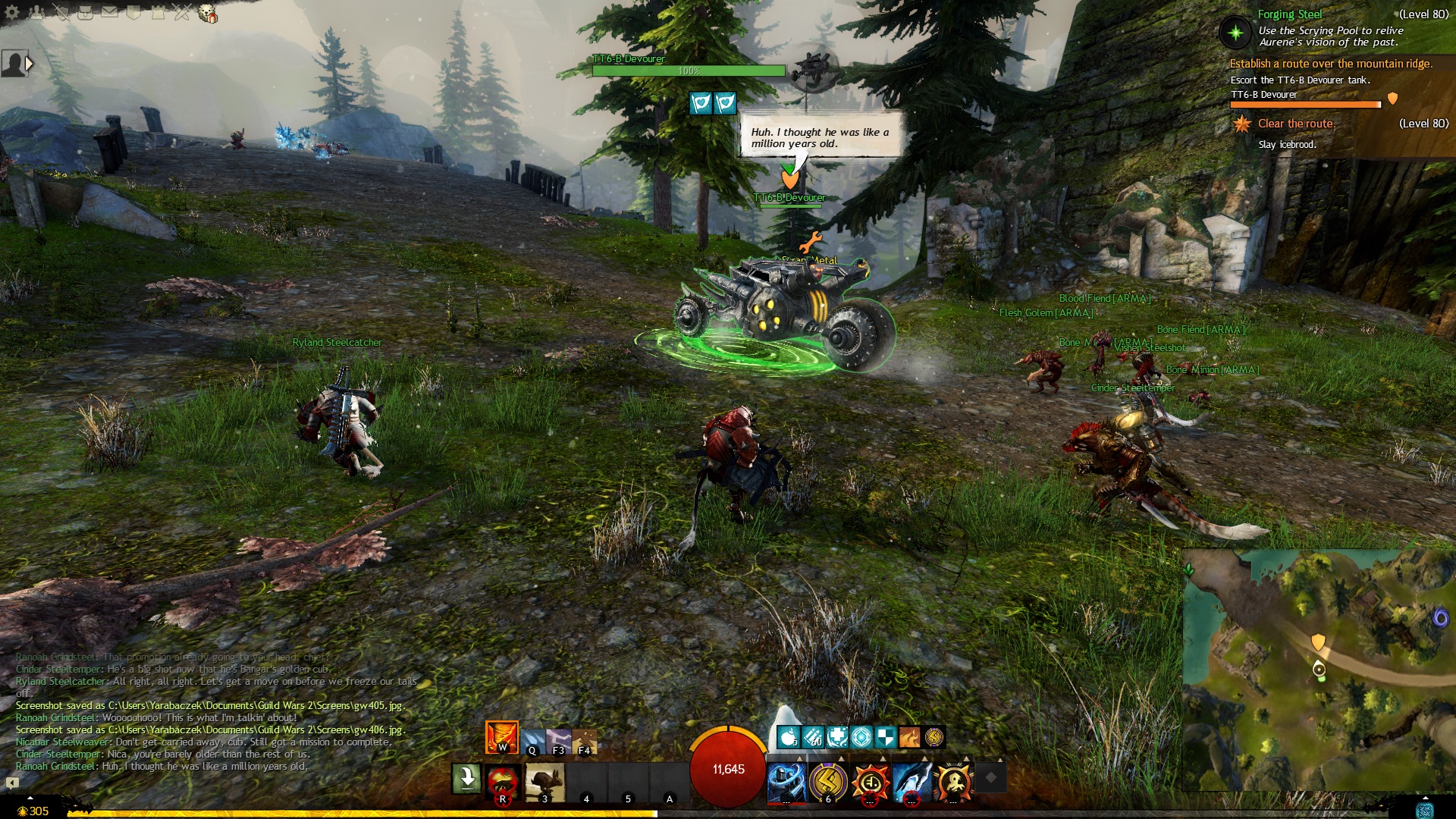Viewport: 1456px width, 819px height.
Task: Open the contacts and LFG panel
Action: [37, 12]
